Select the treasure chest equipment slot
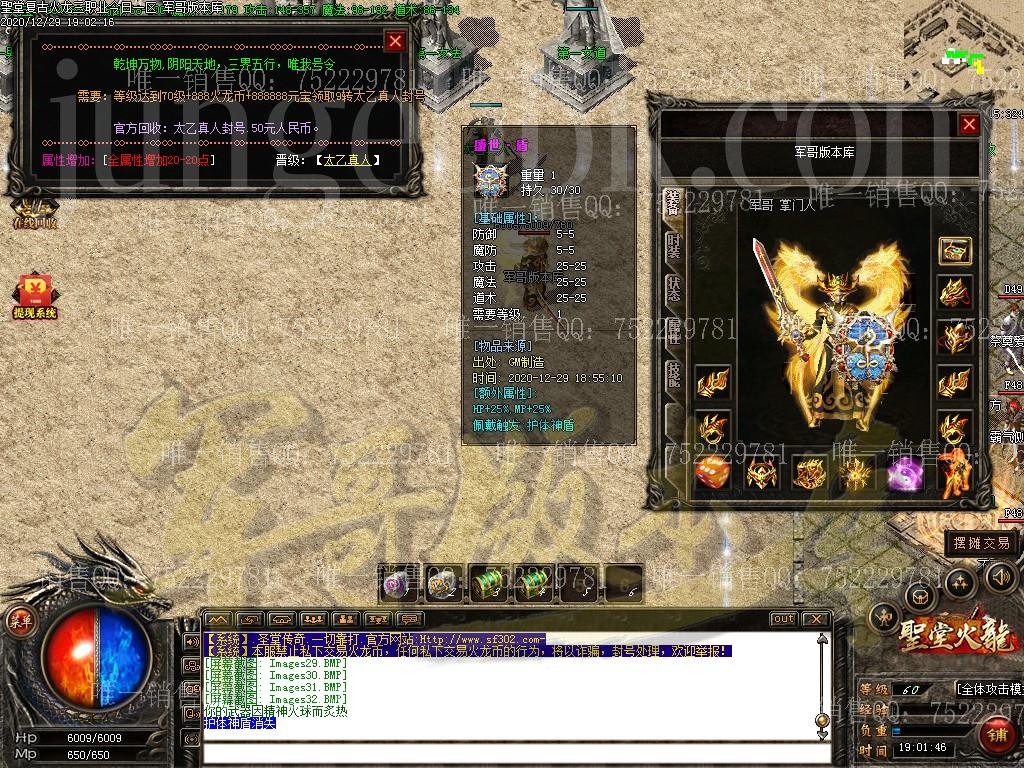Viewport: 1024px width, 768px height. point(955,251)
